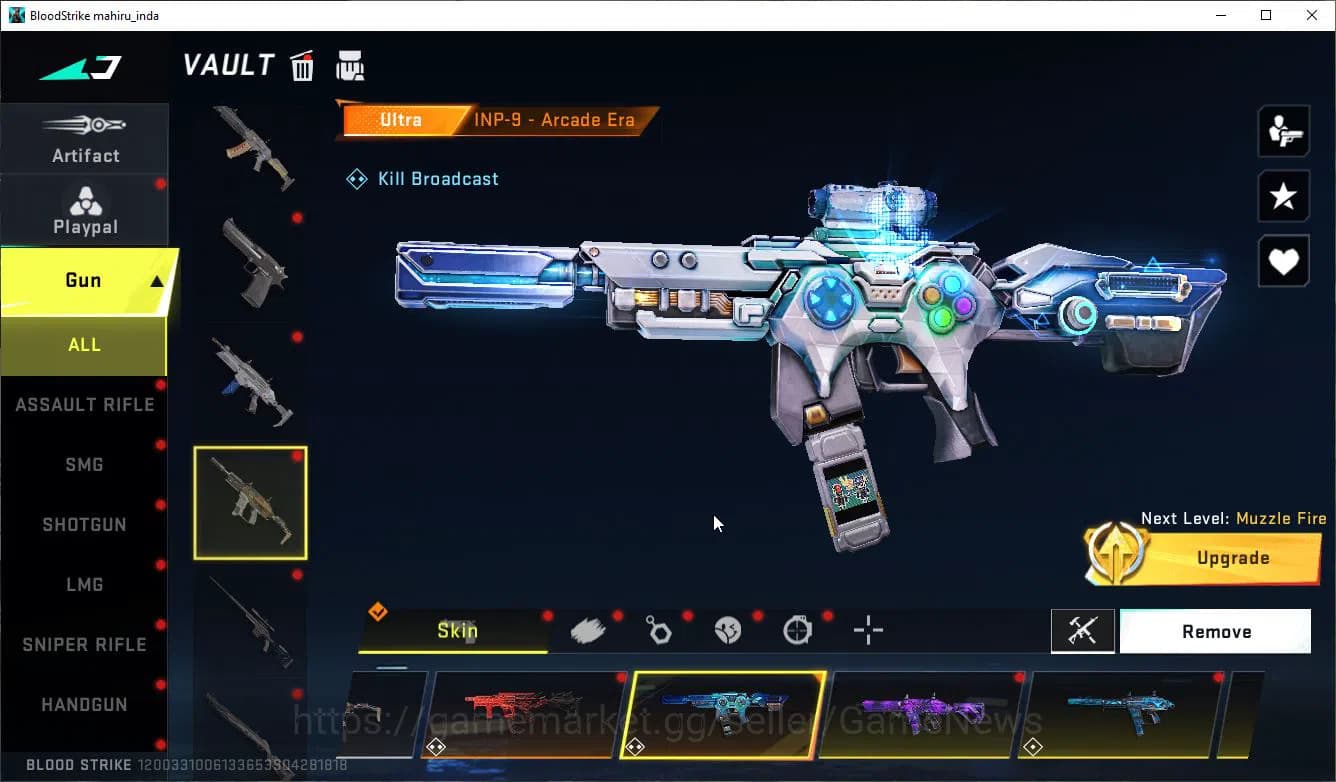Maximize the BloodStrike window
1336x782 pixels.
[1266, 15]
